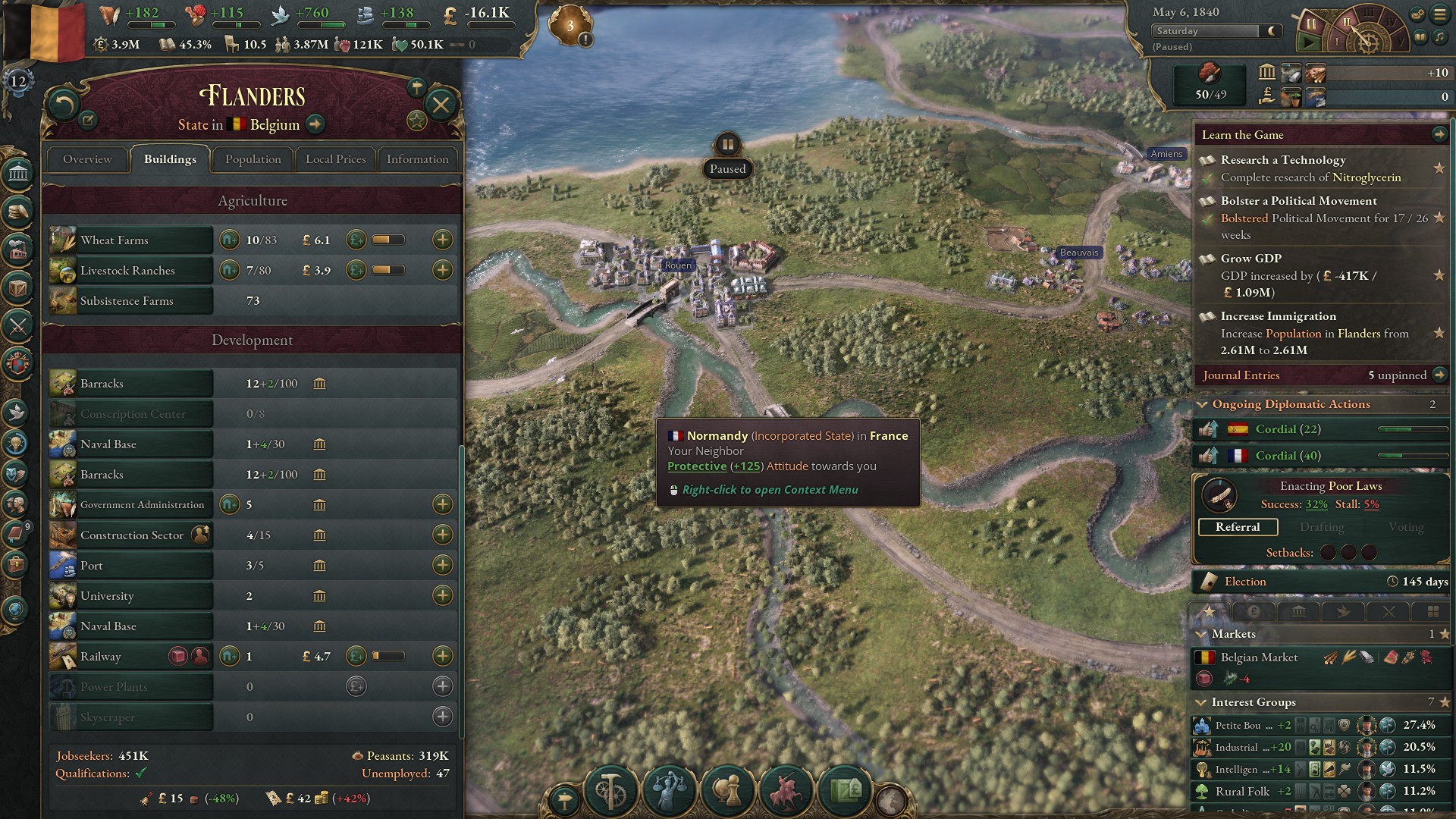Collapse the Markets section

click(x=1202, y=634)
